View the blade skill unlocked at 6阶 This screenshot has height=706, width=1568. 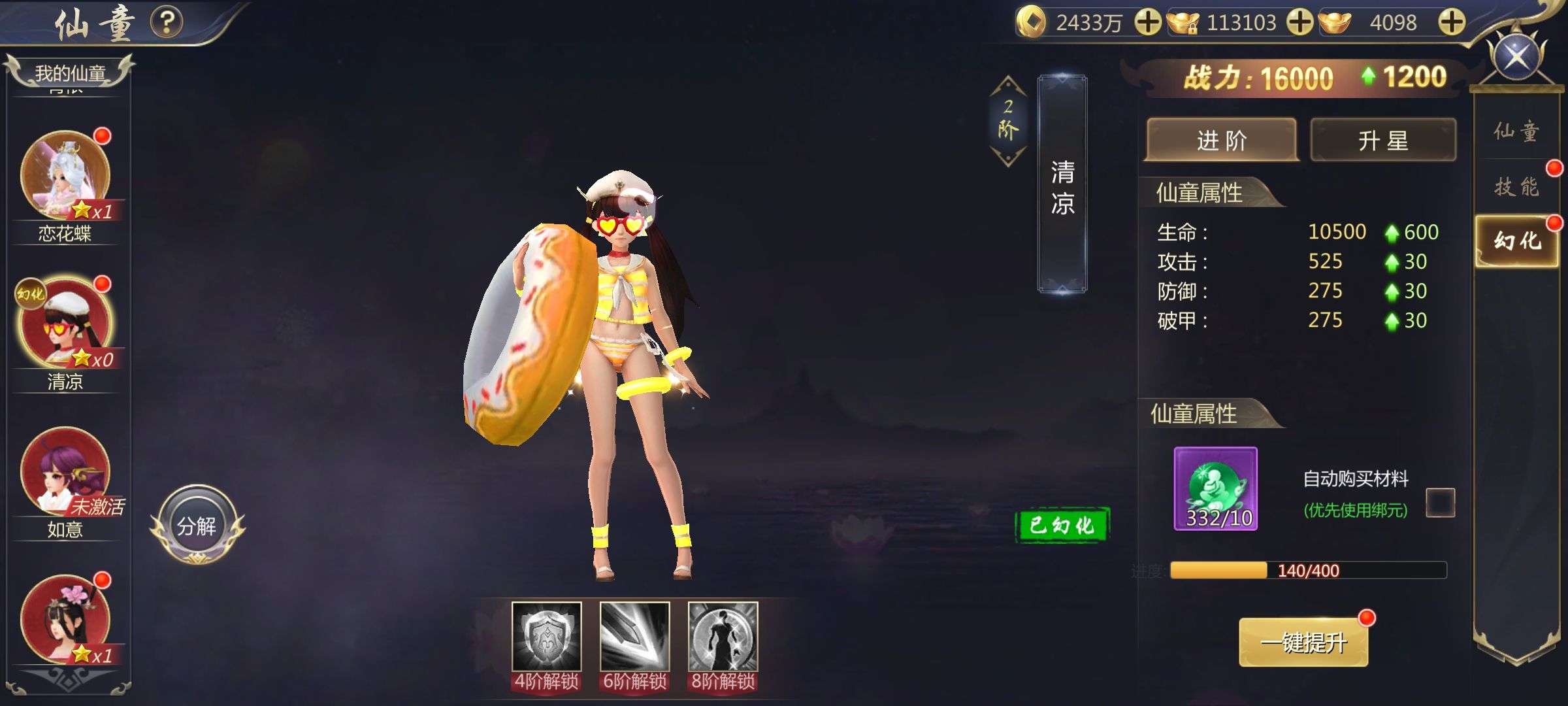point(634,637)
